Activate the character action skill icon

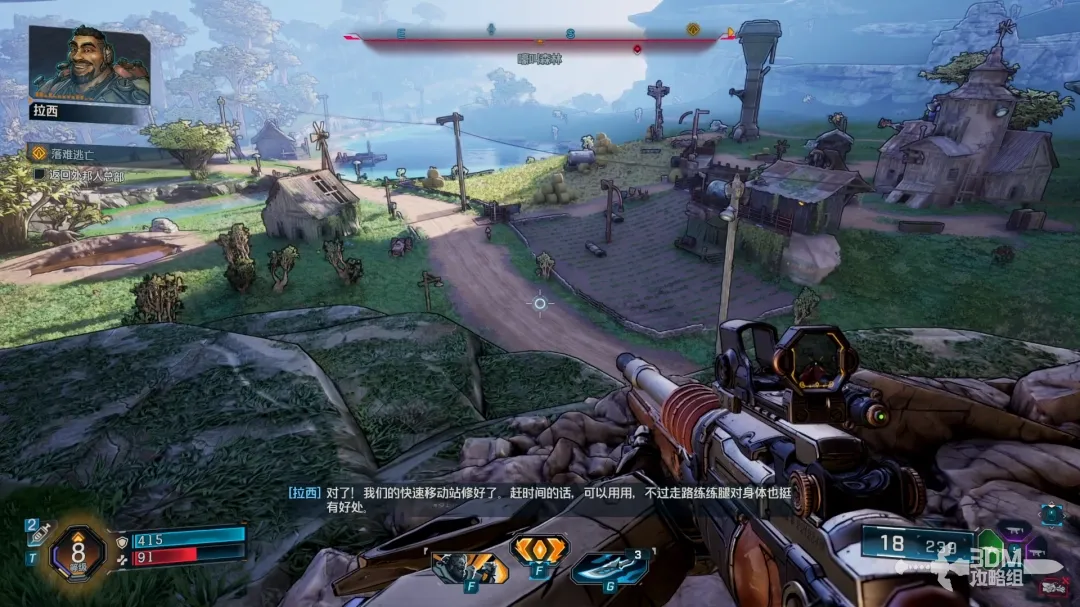(x=468, y=568)
